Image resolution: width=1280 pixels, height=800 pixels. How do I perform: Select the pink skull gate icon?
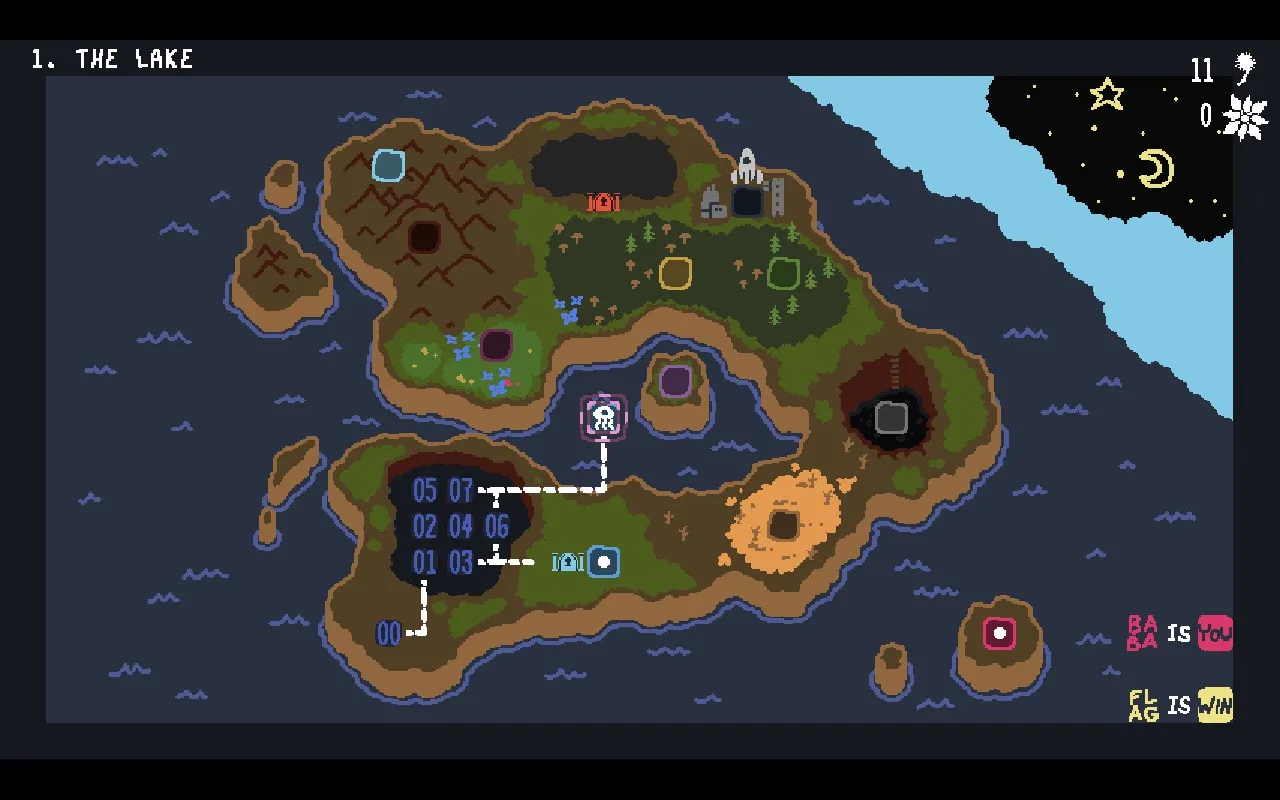coord(602,416)
